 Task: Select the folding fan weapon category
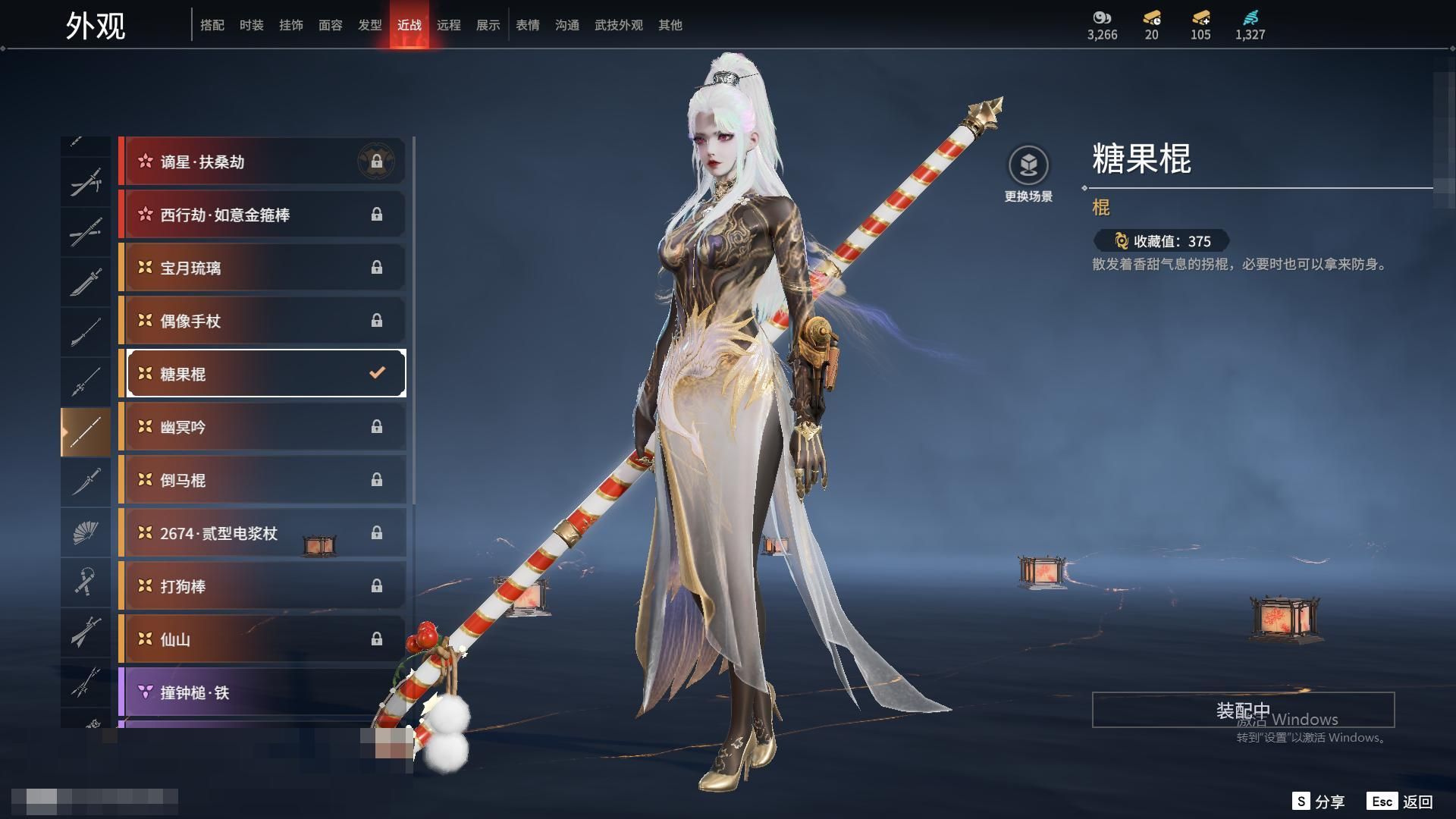(x=86, y=532)
